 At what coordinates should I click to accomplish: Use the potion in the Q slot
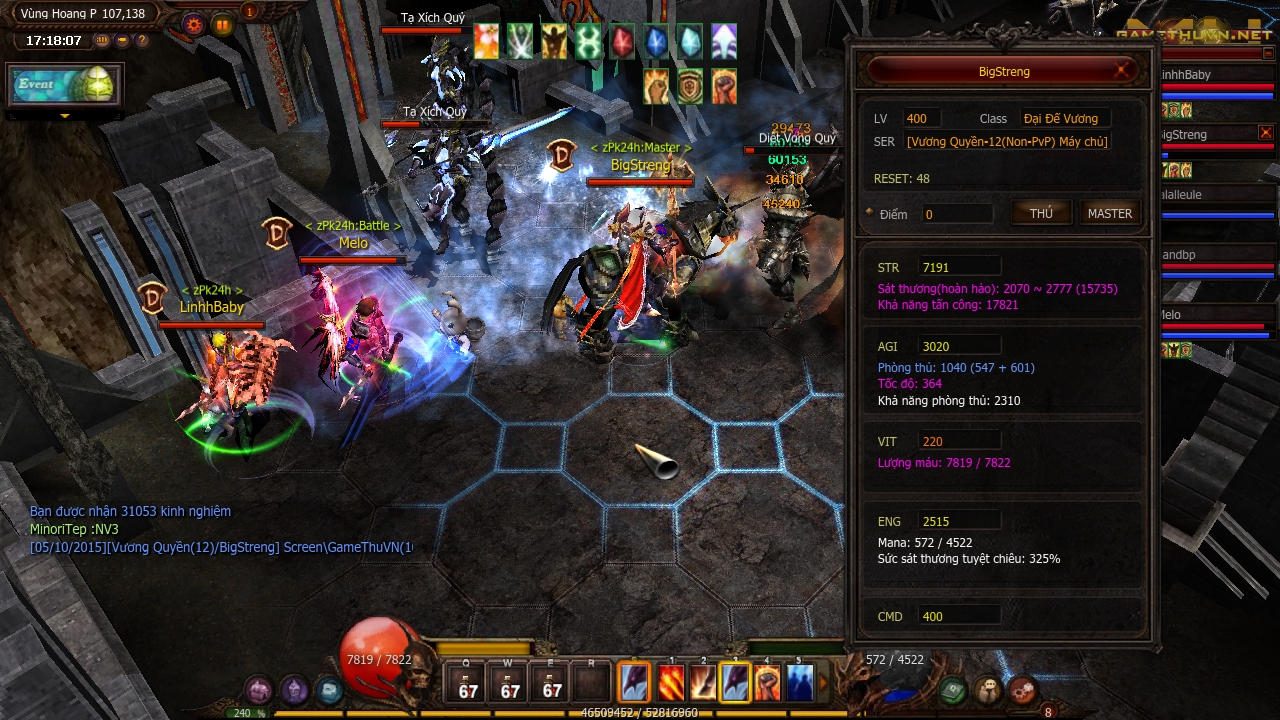[x=468, y=682]
